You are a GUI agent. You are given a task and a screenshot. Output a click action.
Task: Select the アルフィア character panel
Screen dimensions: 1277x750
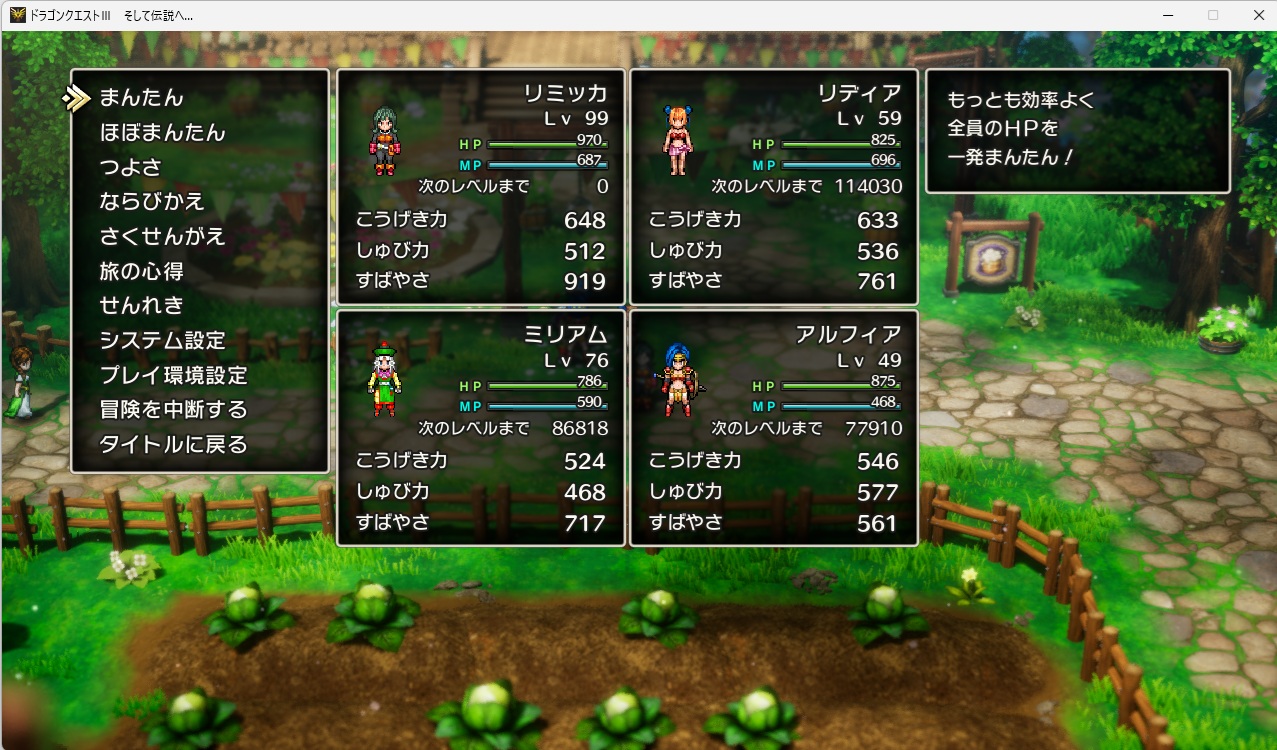[774, 428]
